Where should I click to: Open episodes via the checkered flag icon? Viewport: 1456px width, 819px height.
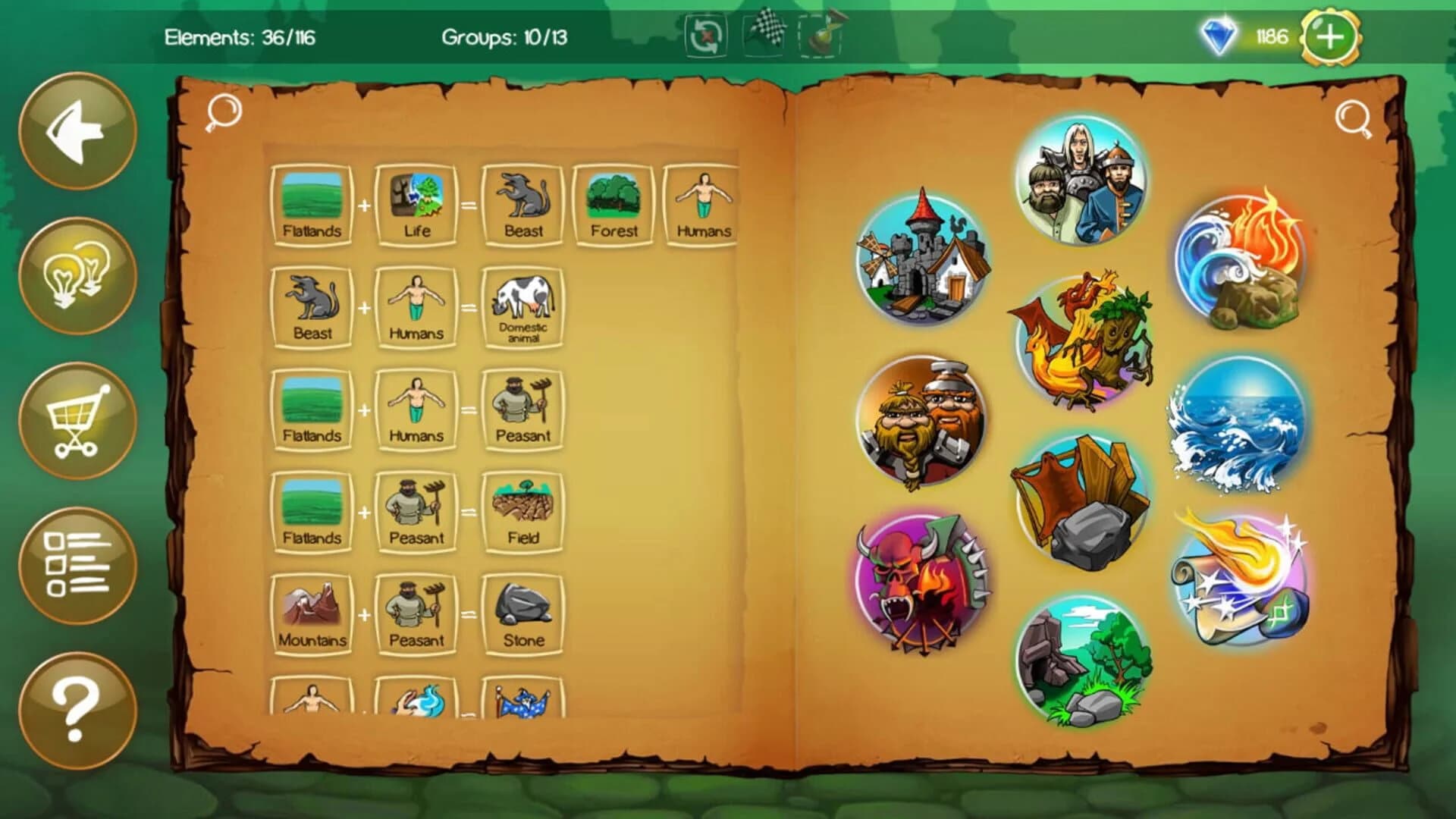(766, 34)
